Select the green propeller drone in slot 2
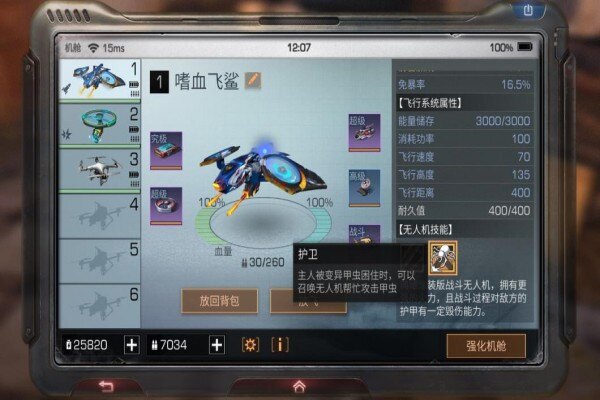This screenshot has width=600, height=400. click(97, 123)
